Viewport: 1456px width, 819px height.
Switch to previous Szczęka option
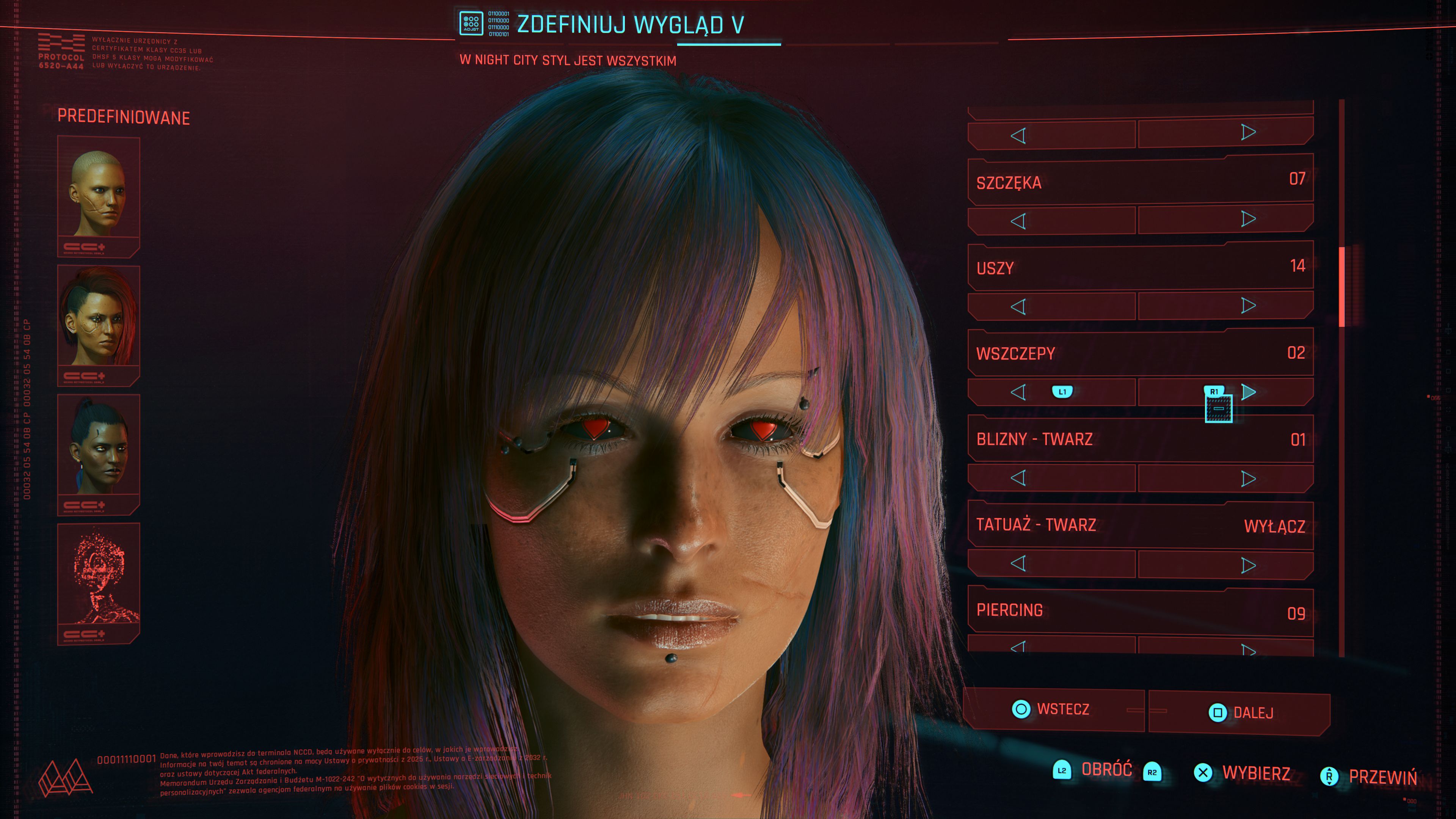tap(1018, 221)
